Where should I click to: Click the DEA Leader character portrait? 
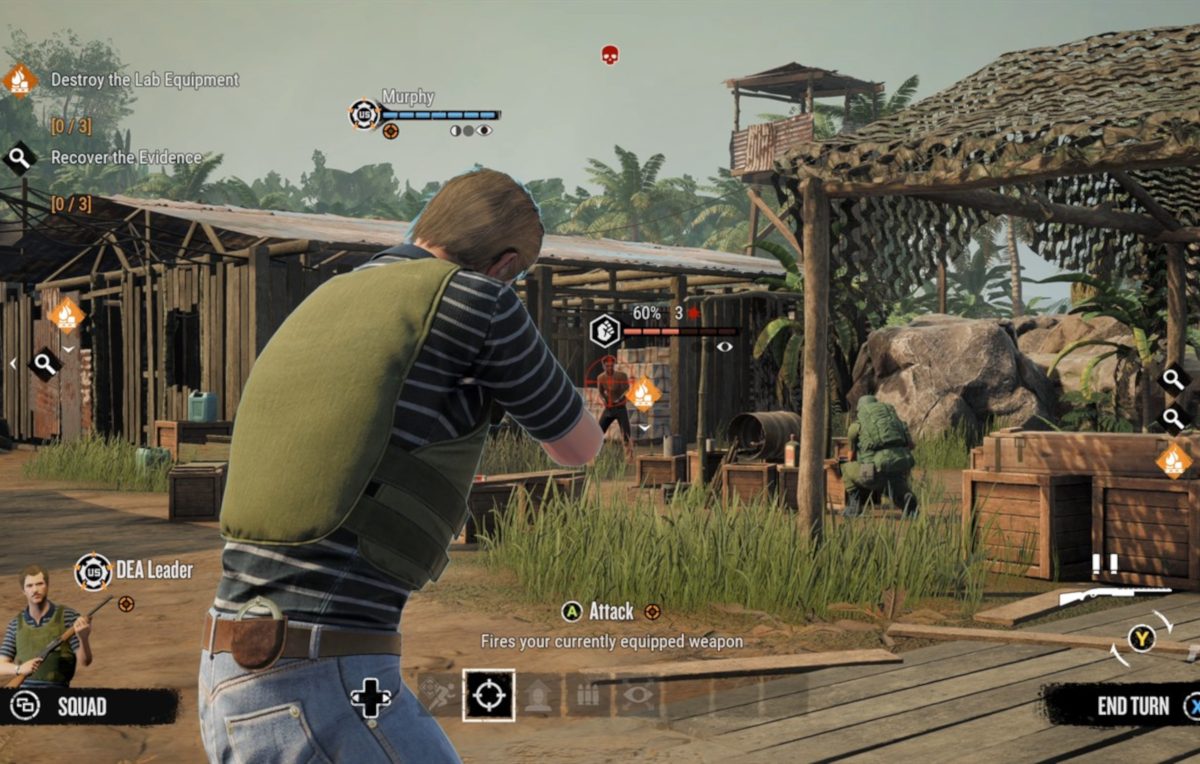tap(42, 627)
